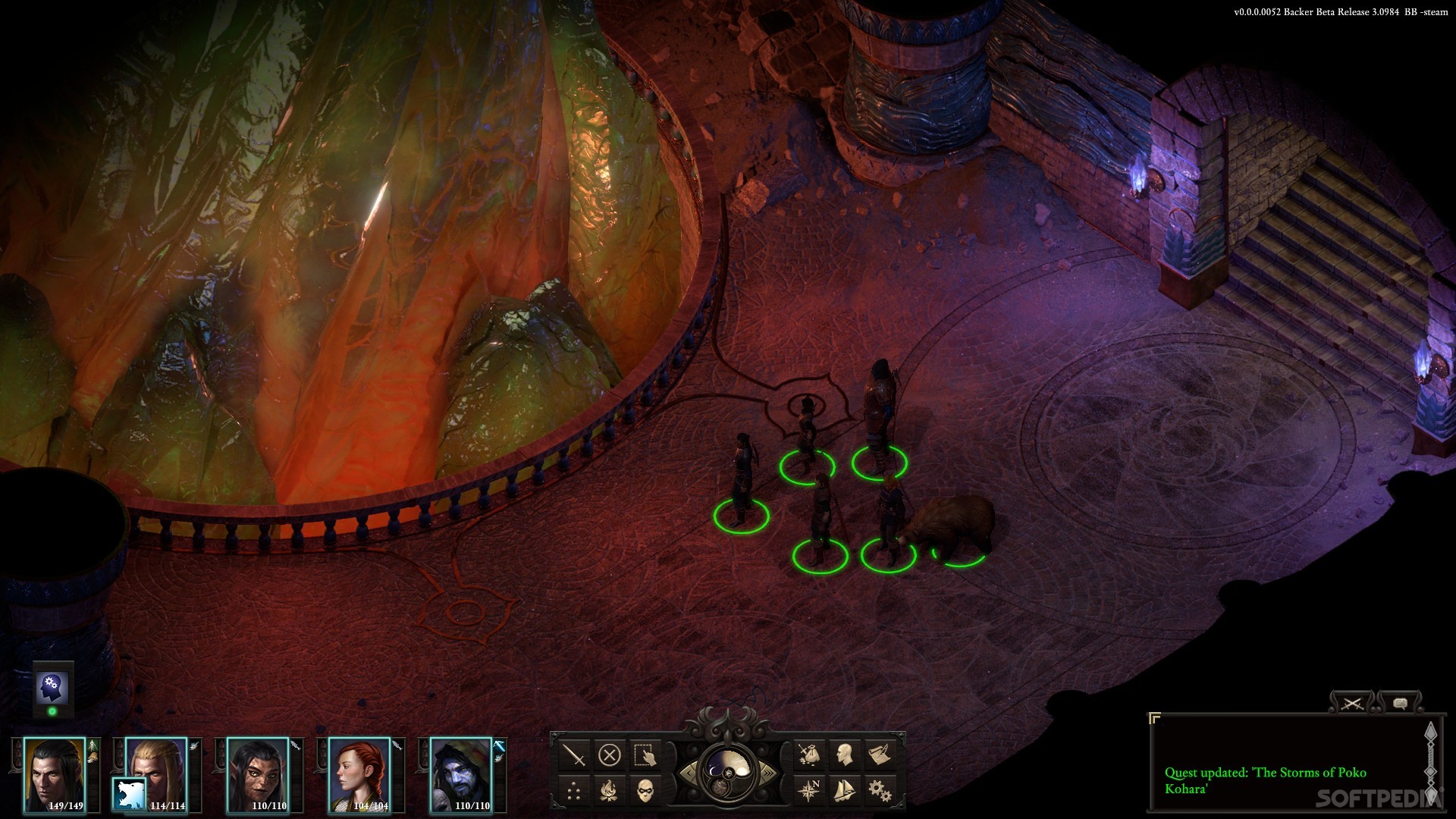Switch to the combat log tab
The image size is (1456, 819).
point(1351,704)
